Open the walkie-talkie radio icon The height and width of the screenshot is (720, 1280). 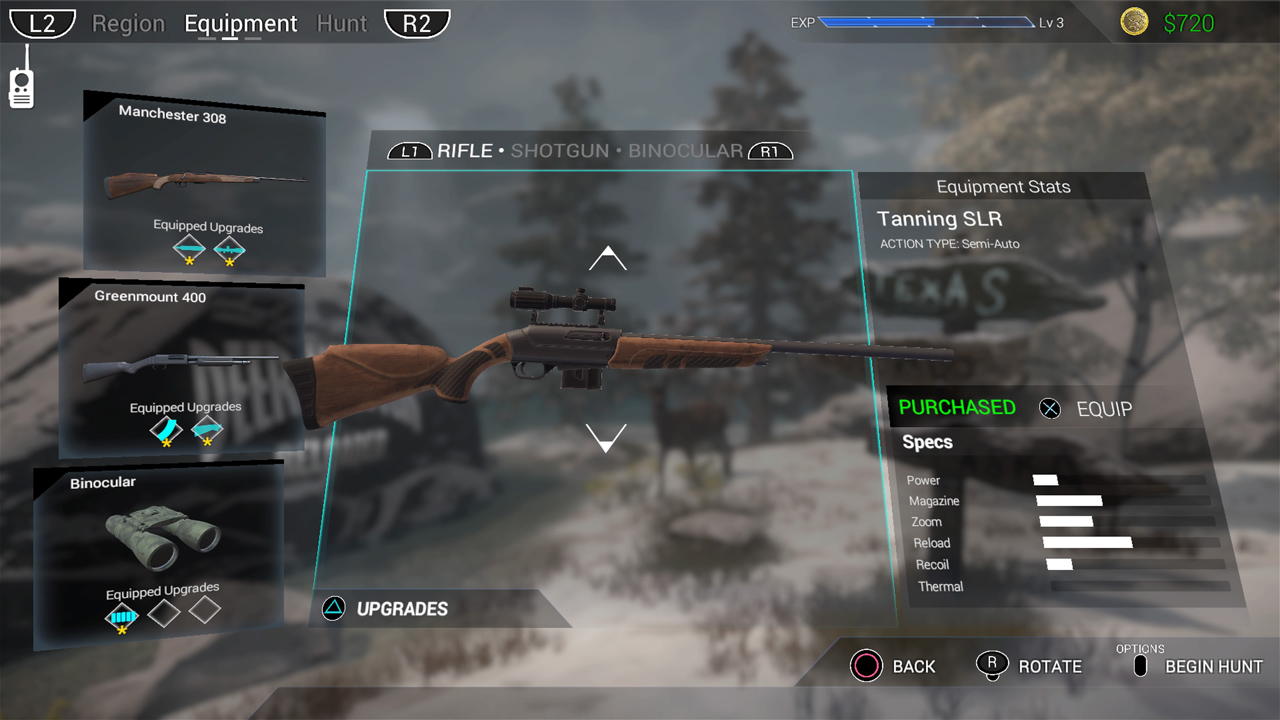(21, 79)
